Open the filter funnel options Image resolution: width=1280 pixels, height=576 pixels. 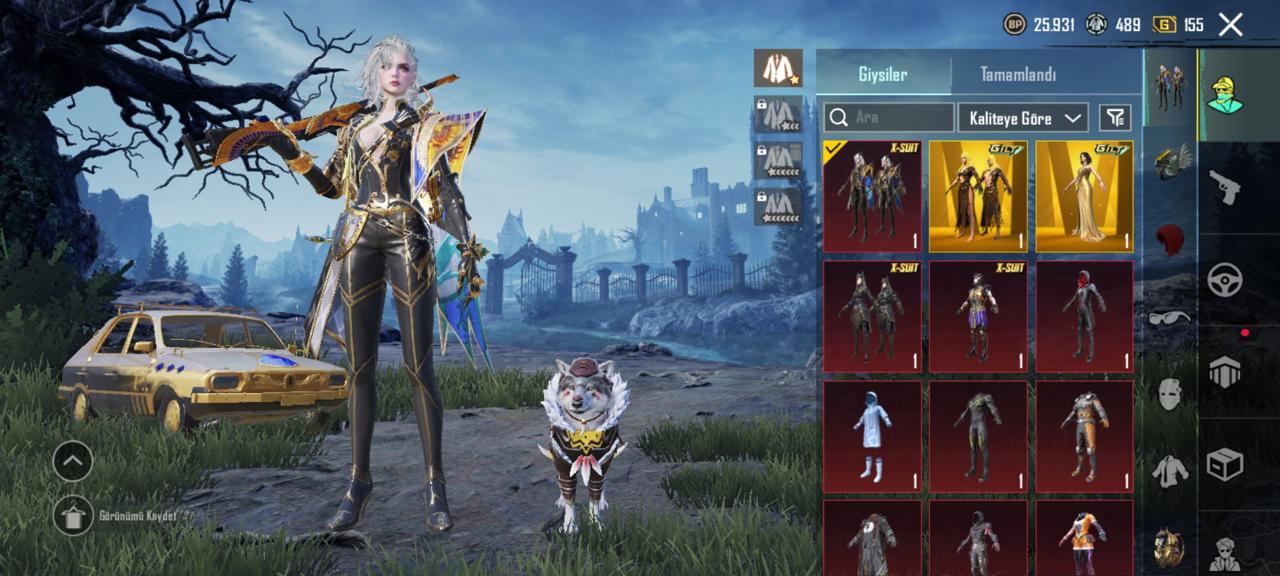point(1115,118)
